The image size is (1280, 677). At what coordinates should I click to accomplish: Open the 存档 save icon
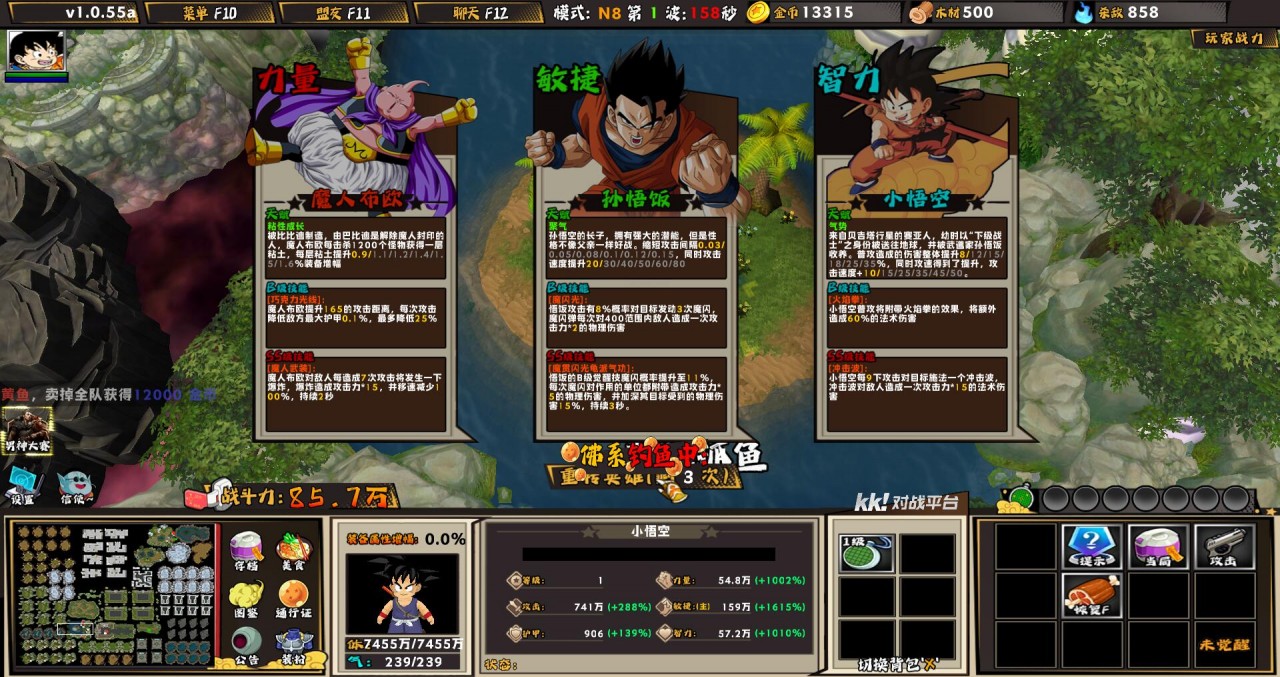tap(245, 551)
